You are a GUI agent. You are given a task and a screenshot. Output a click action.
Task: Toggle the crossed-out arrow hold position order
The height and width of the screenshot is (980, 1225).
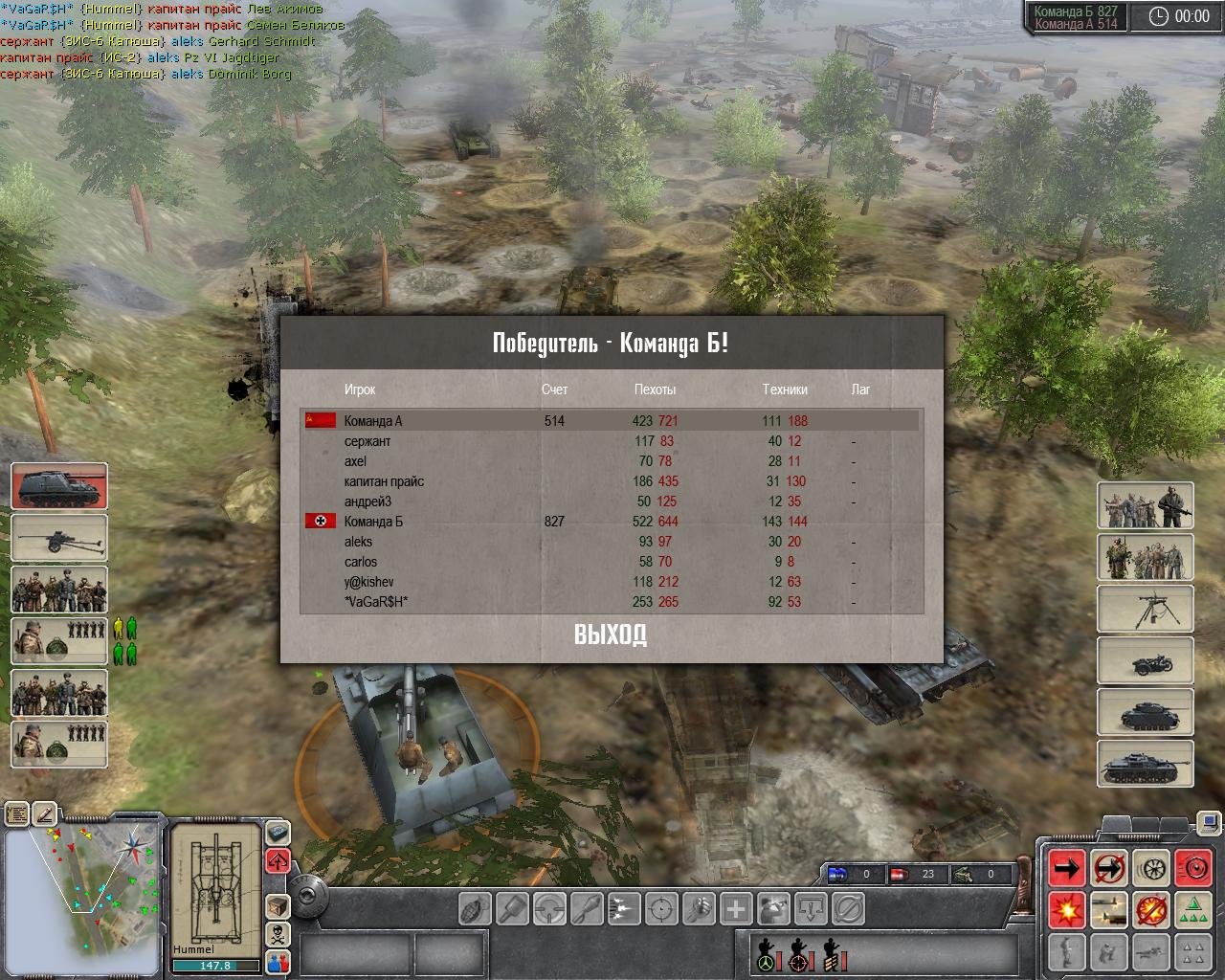[1109, 868]
